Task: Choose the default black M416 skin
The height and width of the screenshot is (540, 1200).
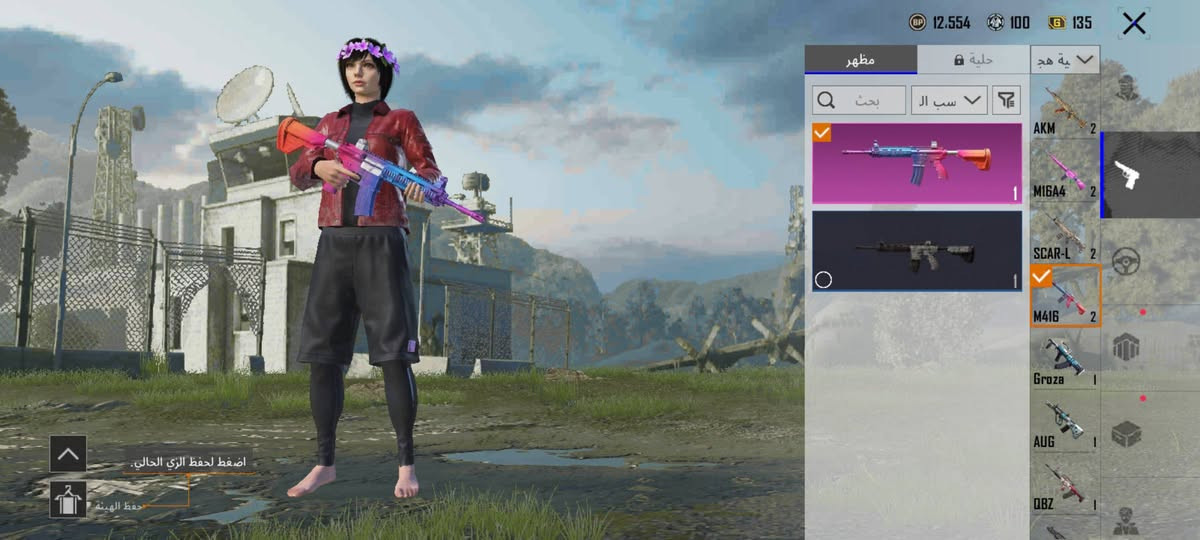Action: (917, 251)
